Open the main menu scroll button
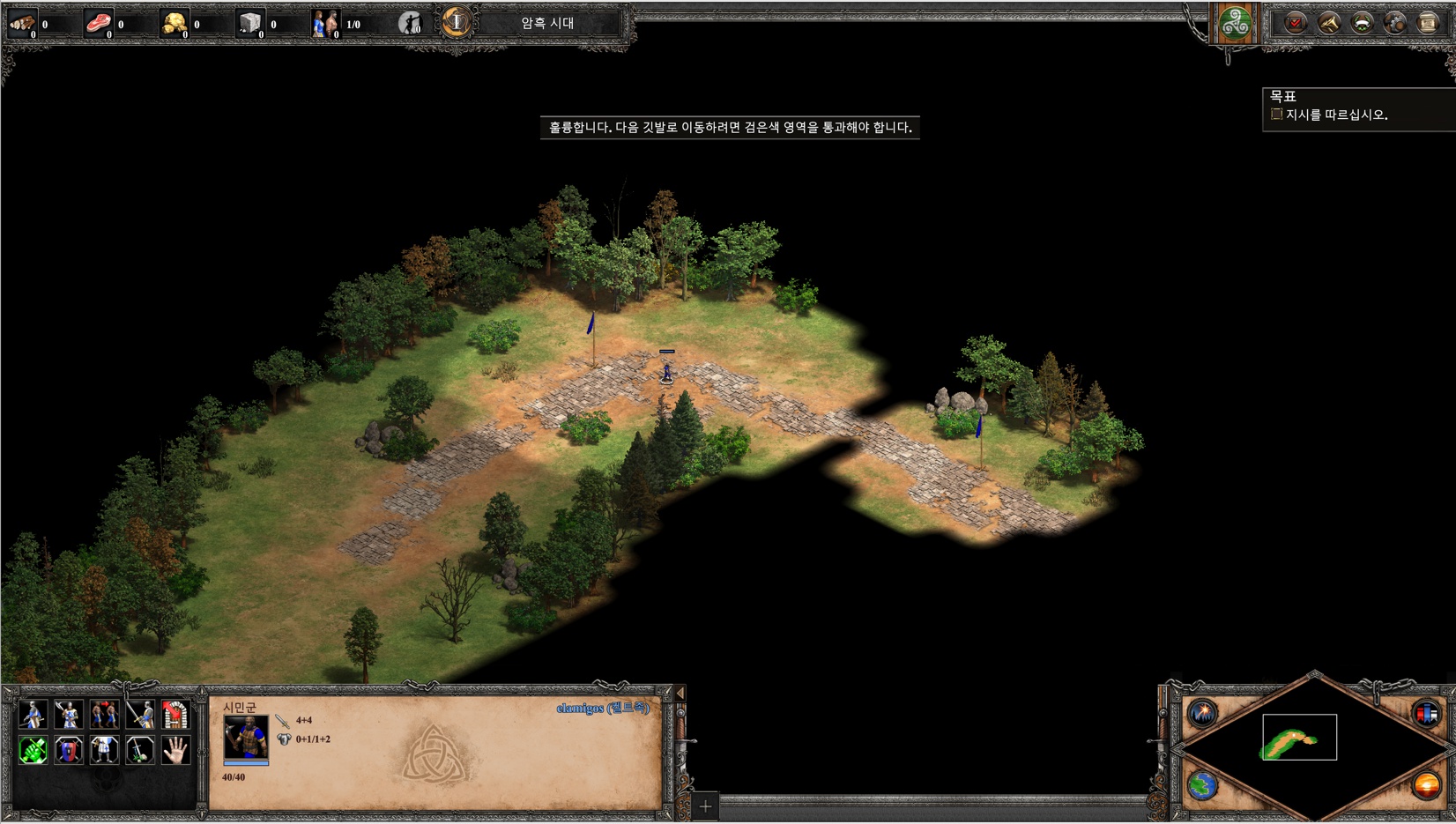Image resolution: width=1456 pixels, height=824 pixels. pyautogui.click(x=1428, y=23)
